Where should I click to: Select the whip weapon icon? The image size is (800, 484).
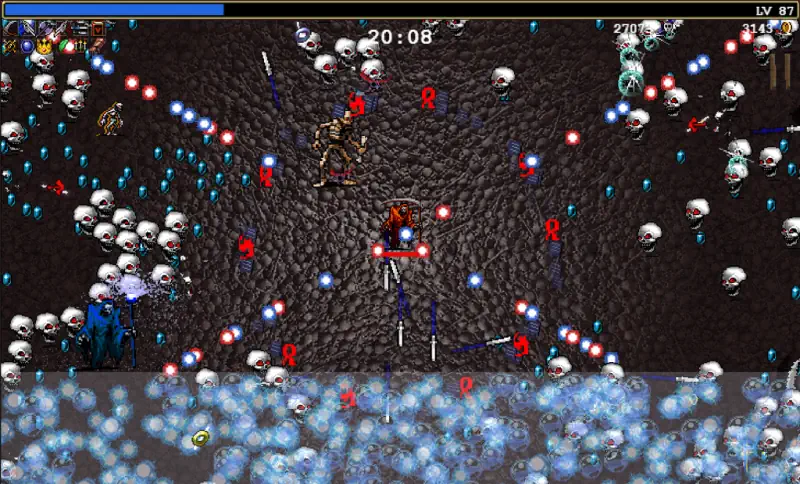pos(10,29)
